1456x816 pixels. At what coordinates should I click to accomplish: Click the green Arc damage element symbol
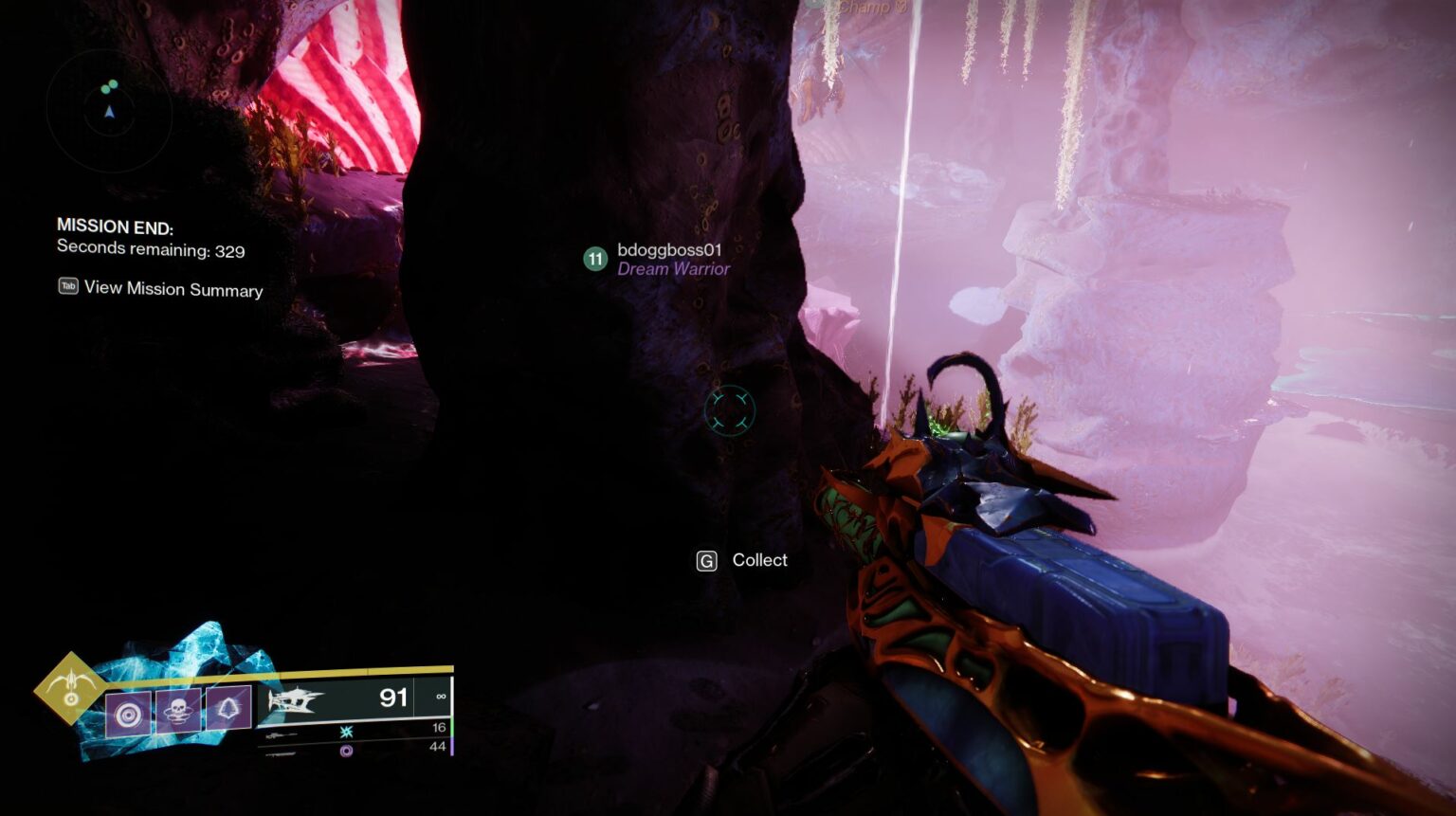(x=346, y=731)
